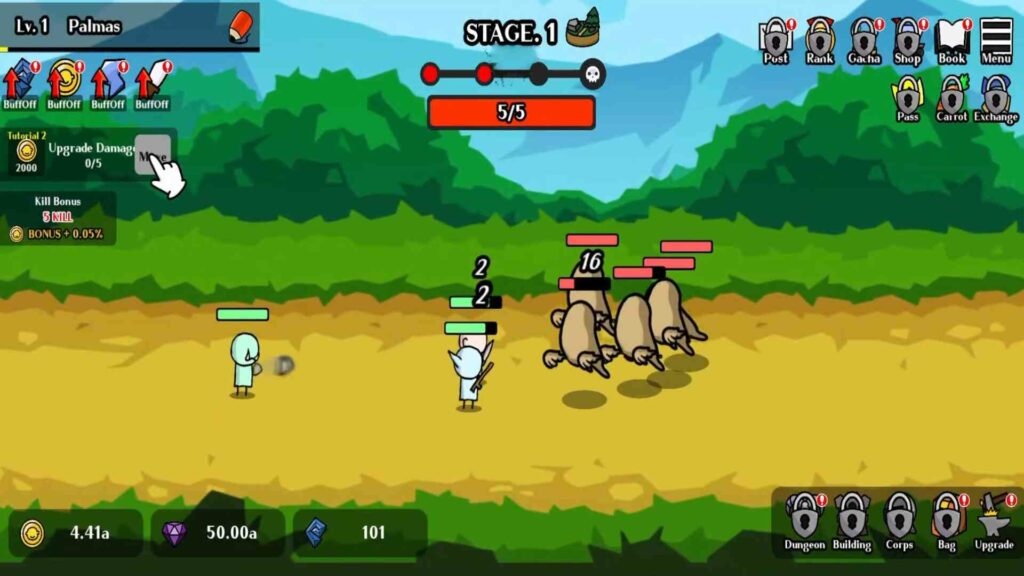
Task: Open the Book icon
Action: (x=952, y=41)
